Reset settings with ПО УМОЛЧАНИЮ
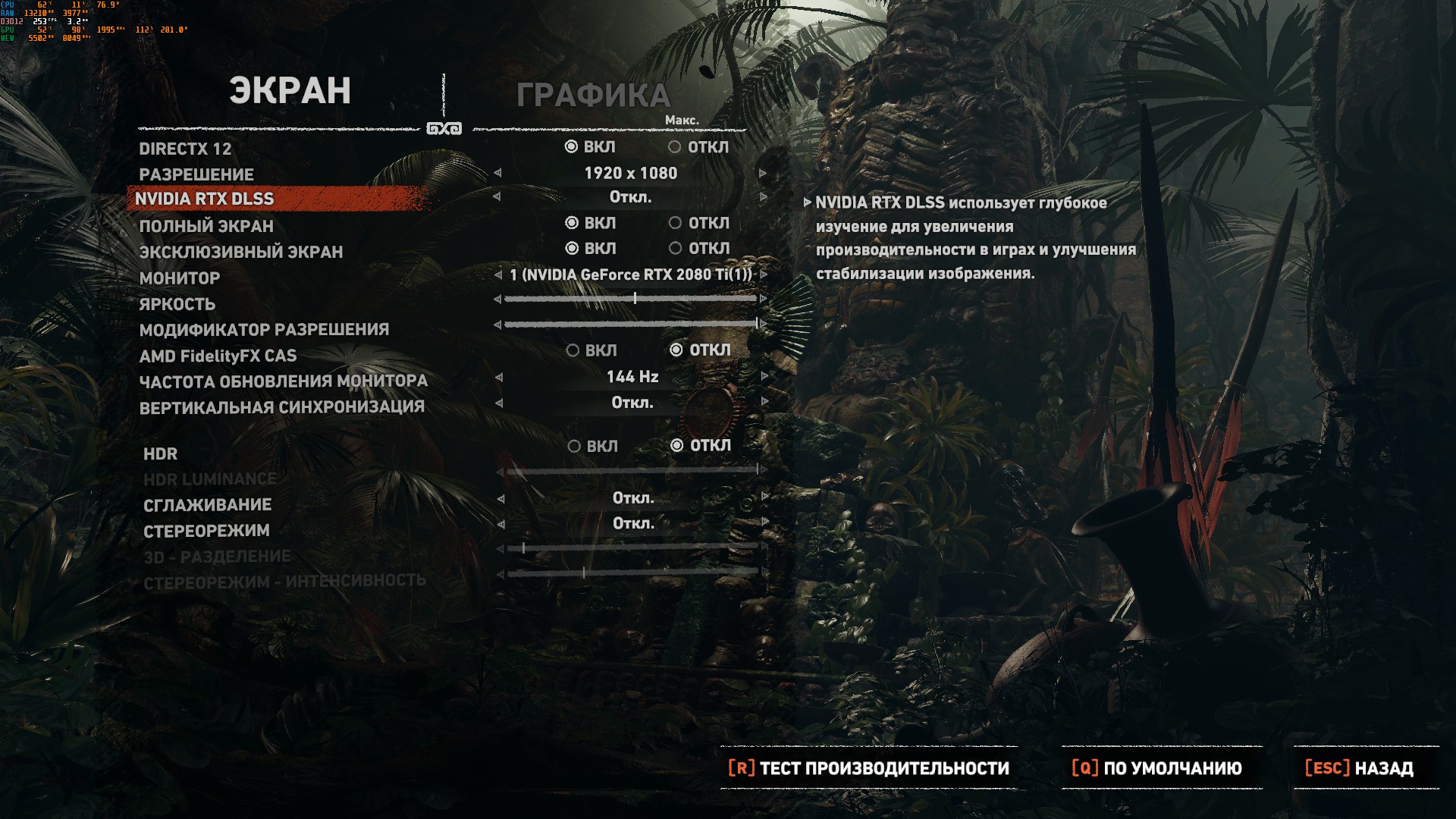Image resolution: width=1456 pixels, height=819 pixels. [1157, 768]
